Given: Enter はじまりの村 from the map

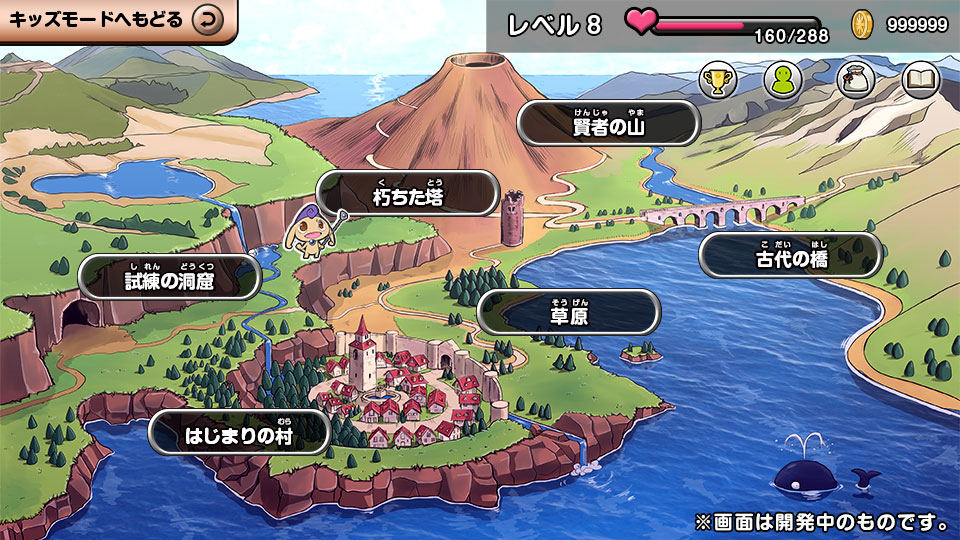Looking at the screenshot, I should tap(239, 433).
